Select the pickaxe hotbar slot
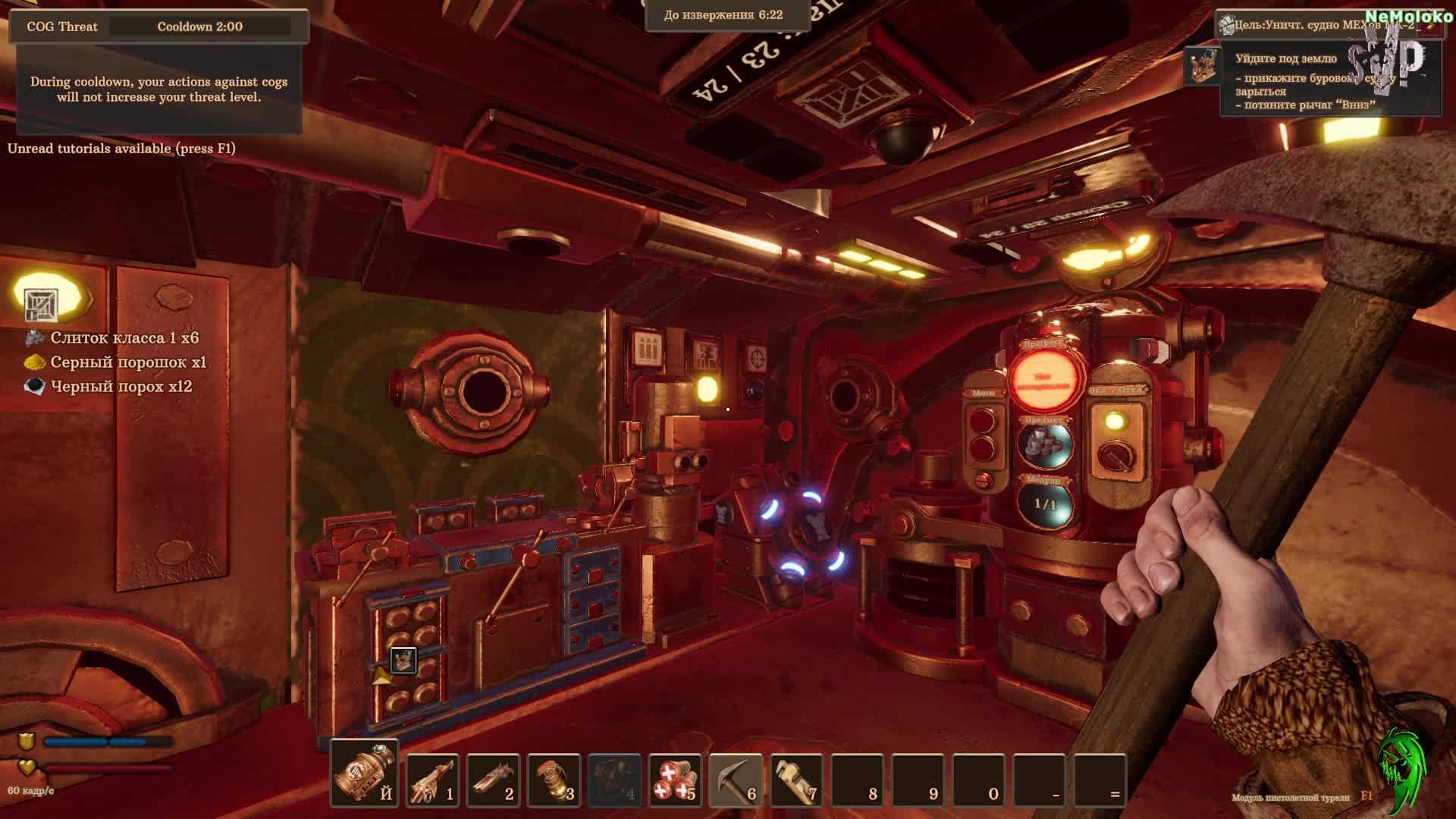Viewport: 1456px width, 819px height. 736,780
